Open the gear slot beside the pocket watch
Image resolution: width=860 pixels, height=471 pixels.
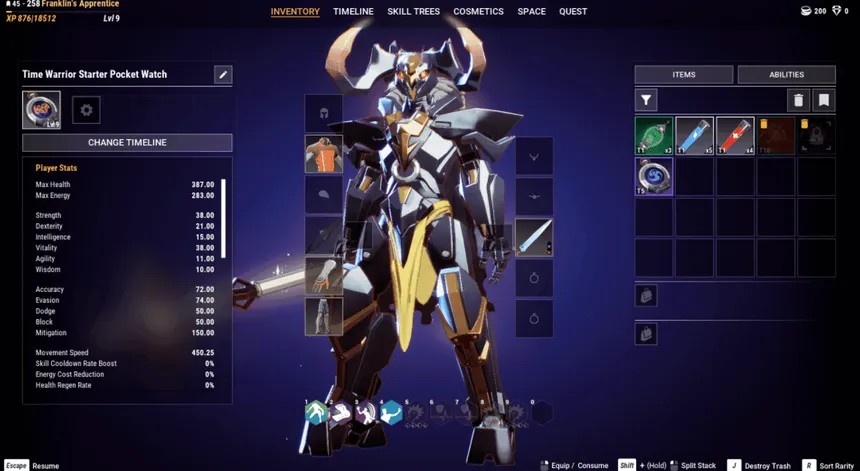[86, 110]
